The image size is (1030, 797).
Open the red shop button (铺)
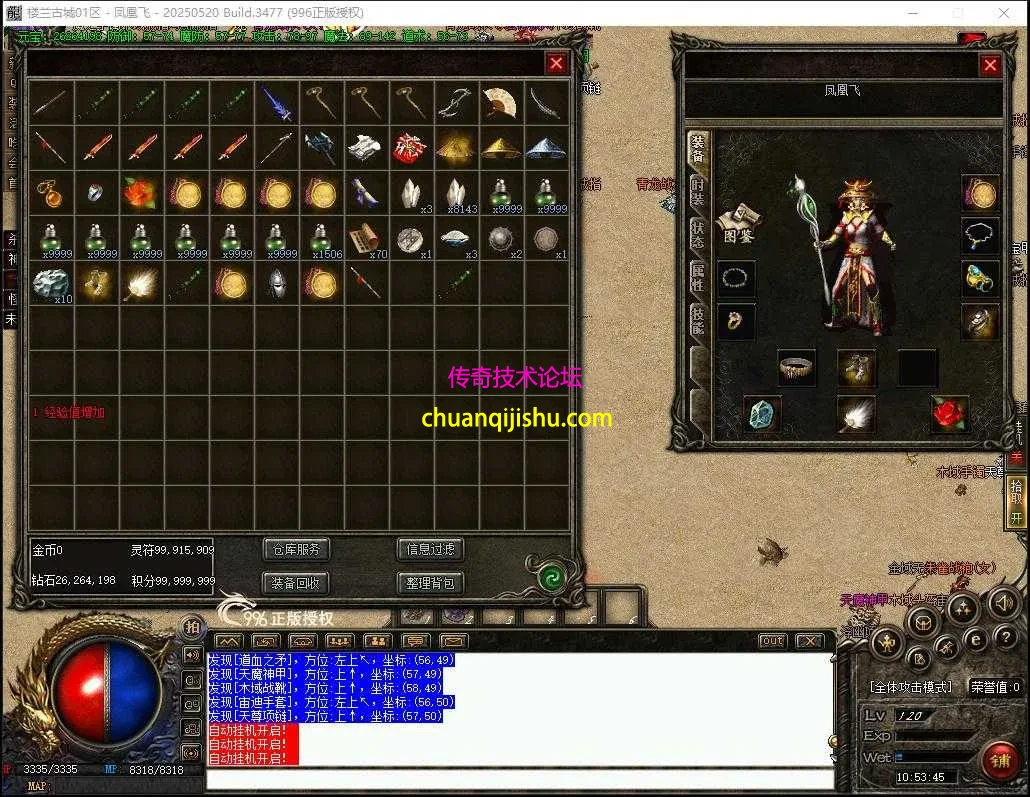(998, 762)
